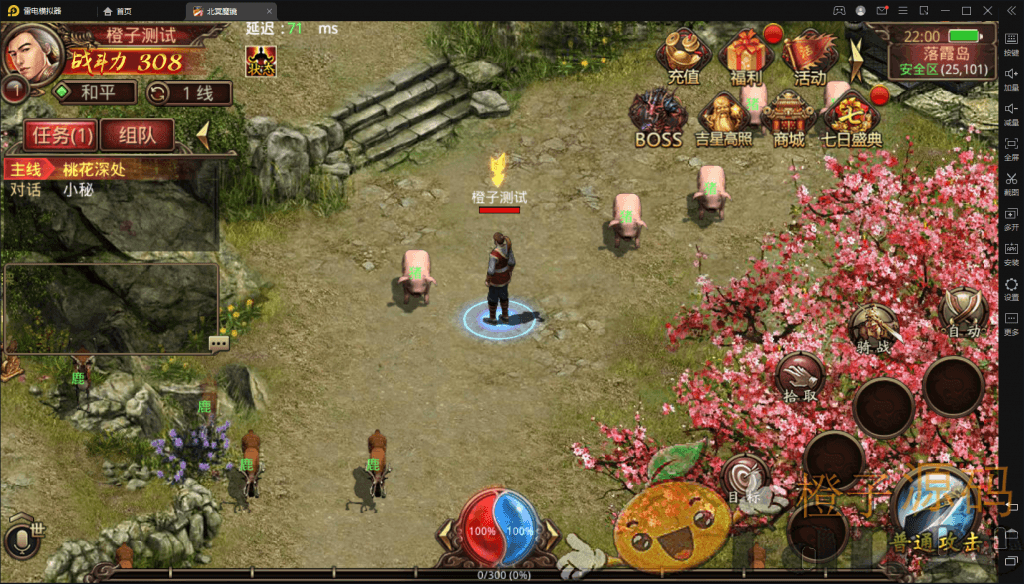Open the 充值 recharge menu
Viewport: 1024px width, 584px height.
coord(684,56)
